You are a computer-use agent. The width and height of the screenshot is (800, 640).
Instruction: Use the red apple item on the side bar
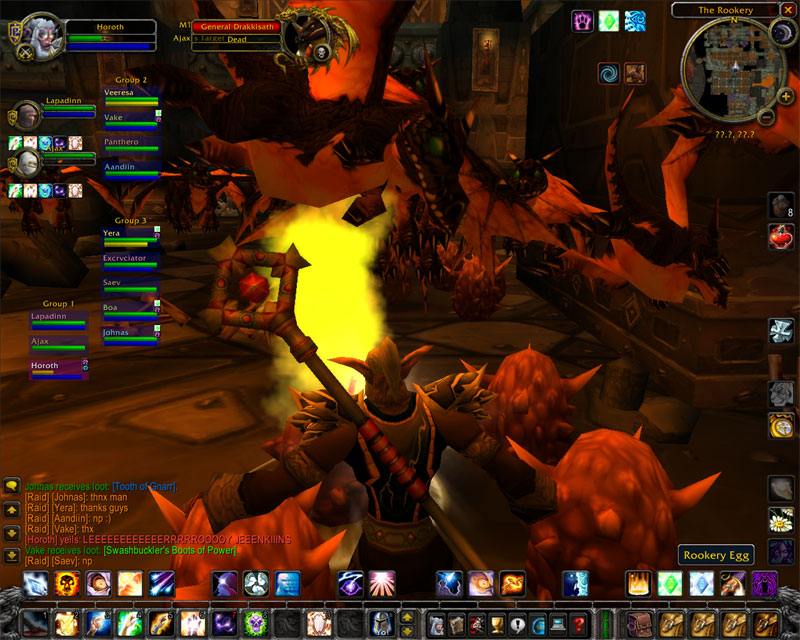(780, 237)
